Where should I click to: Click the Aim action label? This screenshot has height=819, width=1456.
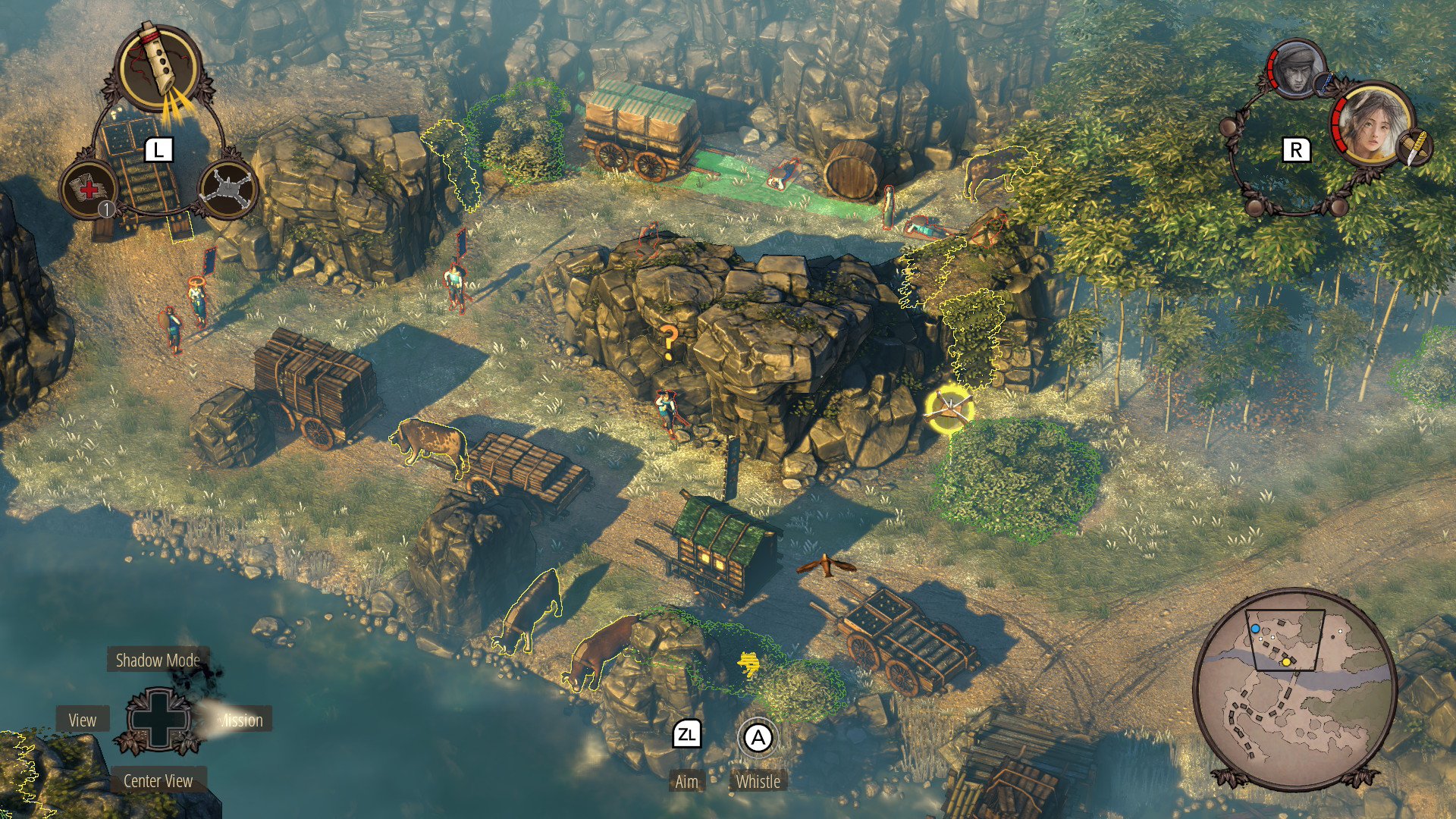coord(686,782)
